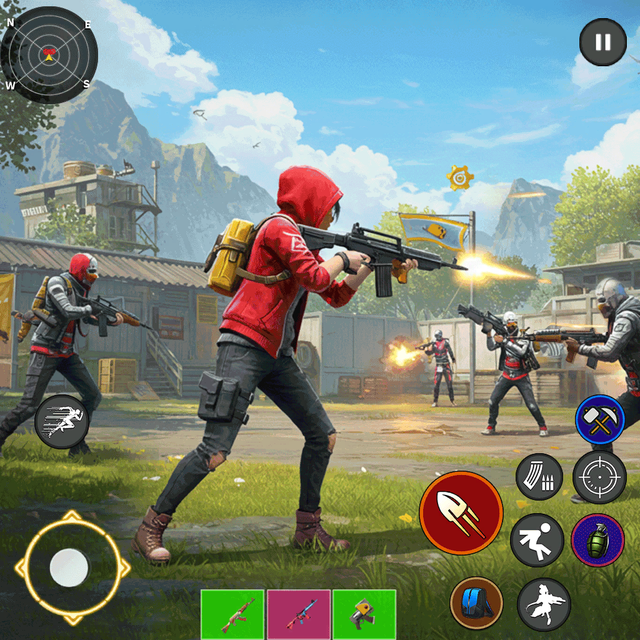The width and height of the screenshot is (640, 640).
Task: Reload using the ammo magazine icon
Action: click(539, 477)
